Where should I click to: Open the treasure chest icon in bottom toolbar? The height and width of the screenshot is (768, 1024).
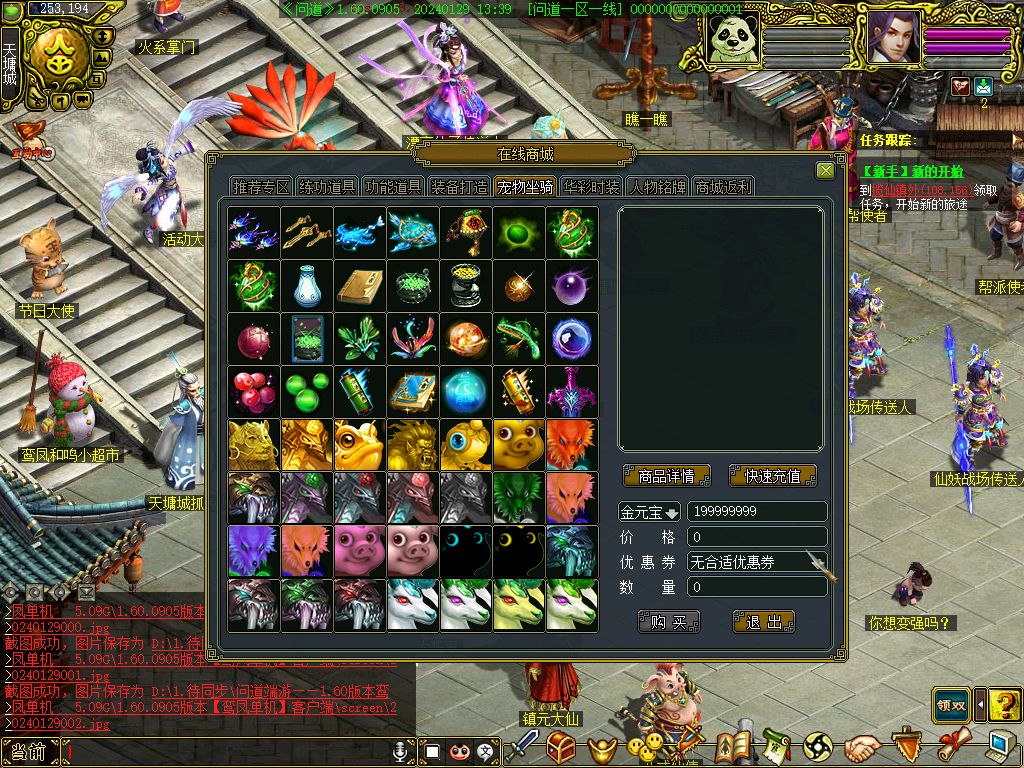click(x=561, y=746)
